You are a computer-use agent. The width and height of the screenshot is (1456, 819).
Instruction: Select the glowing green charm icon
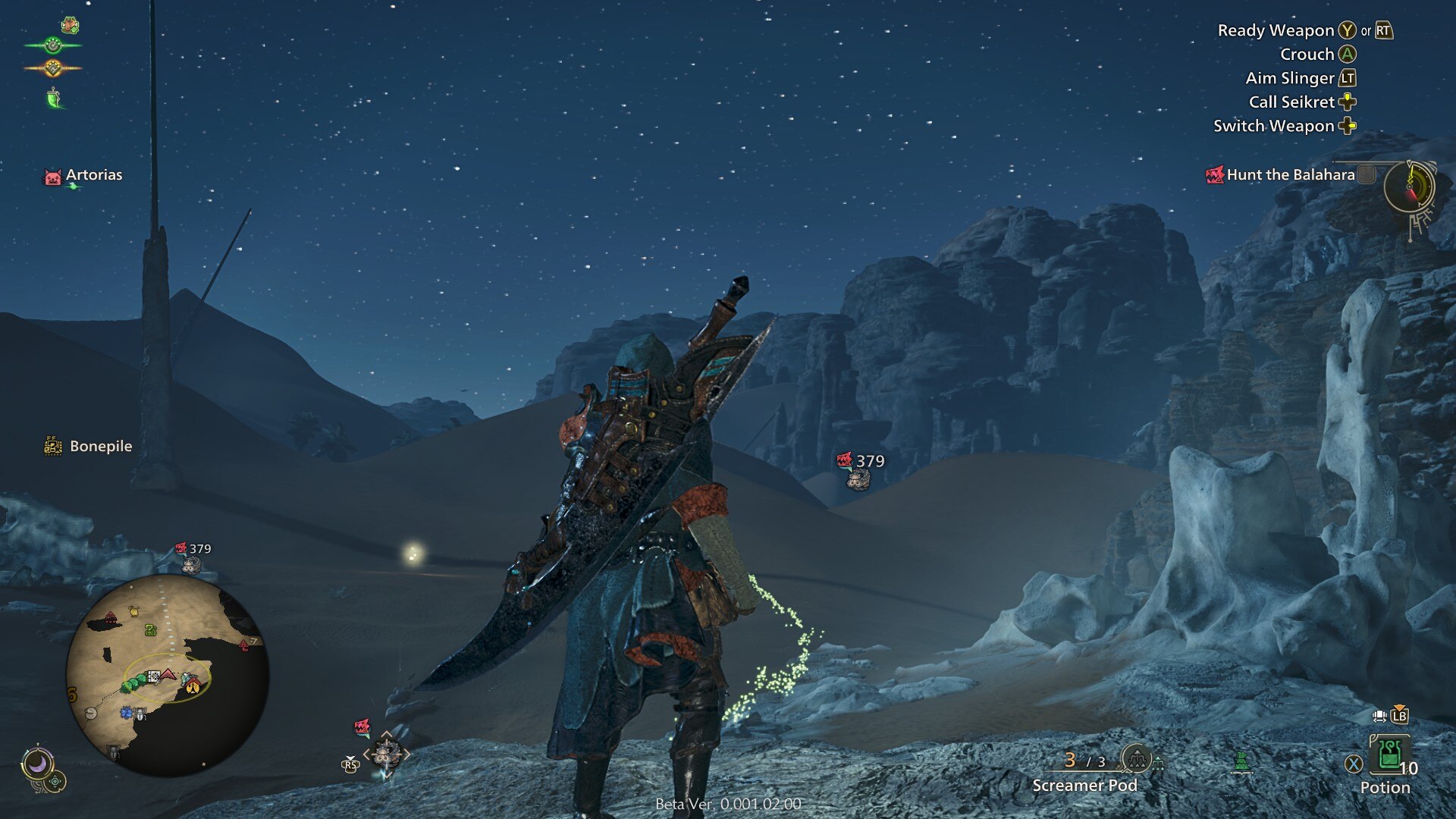53,98
